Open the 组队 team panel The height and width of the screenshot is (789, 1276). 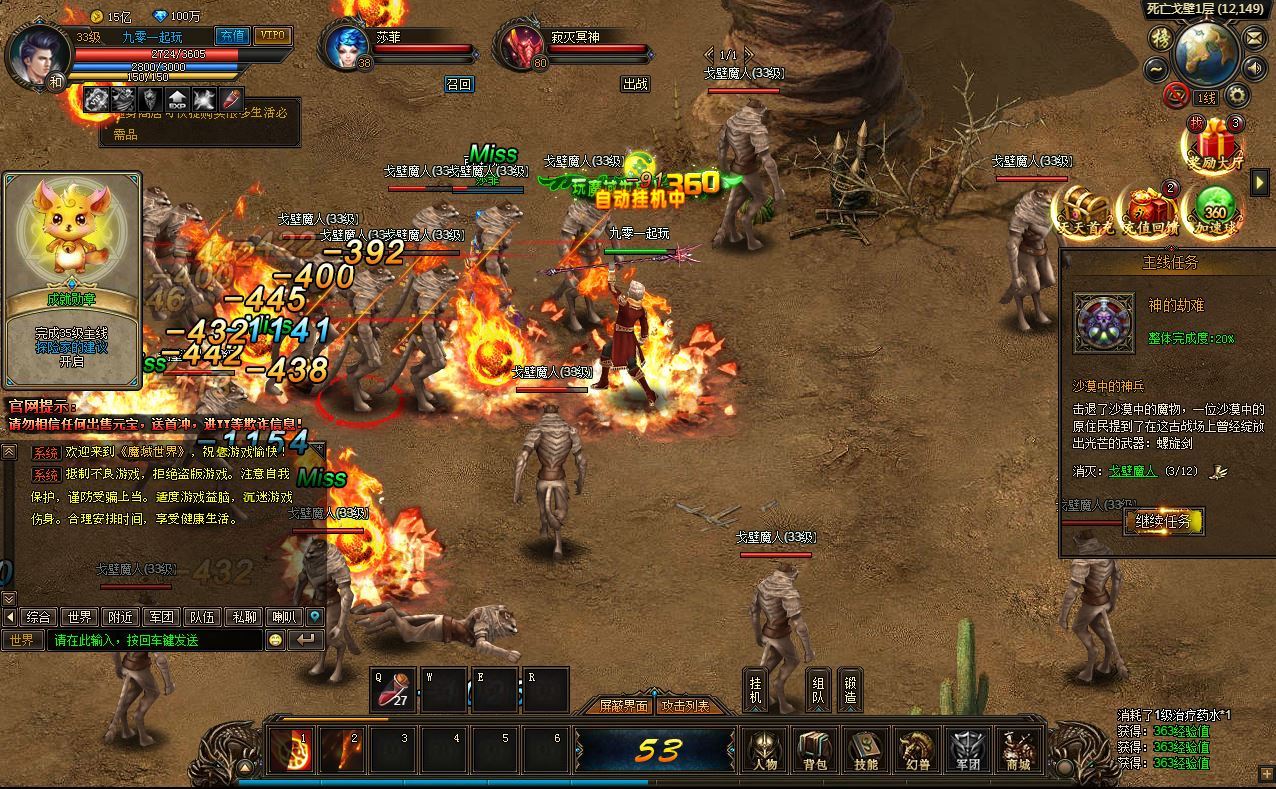coord(818,689)
